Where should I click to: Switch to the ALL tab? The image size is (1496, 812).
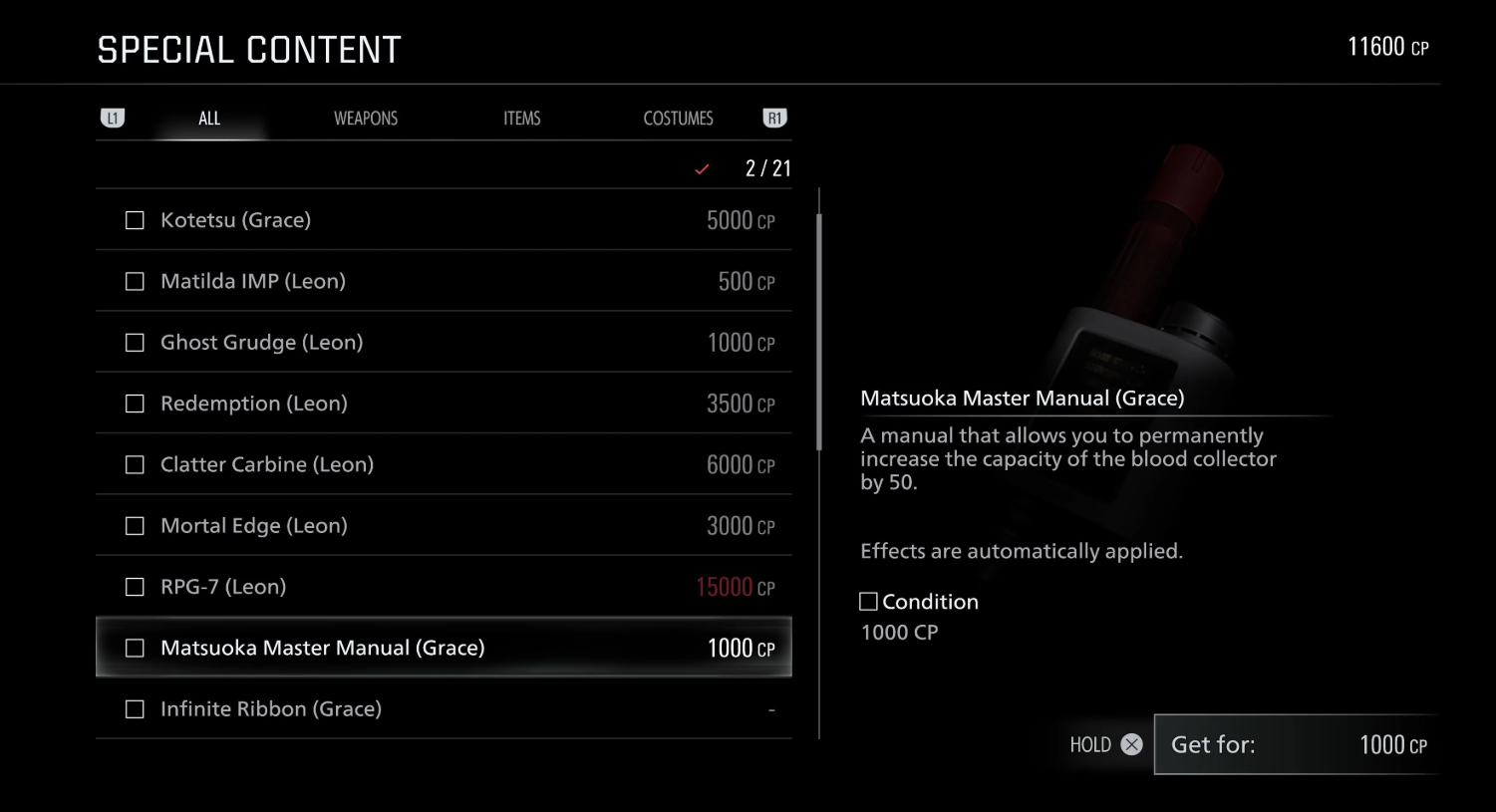tap(209, 119)
